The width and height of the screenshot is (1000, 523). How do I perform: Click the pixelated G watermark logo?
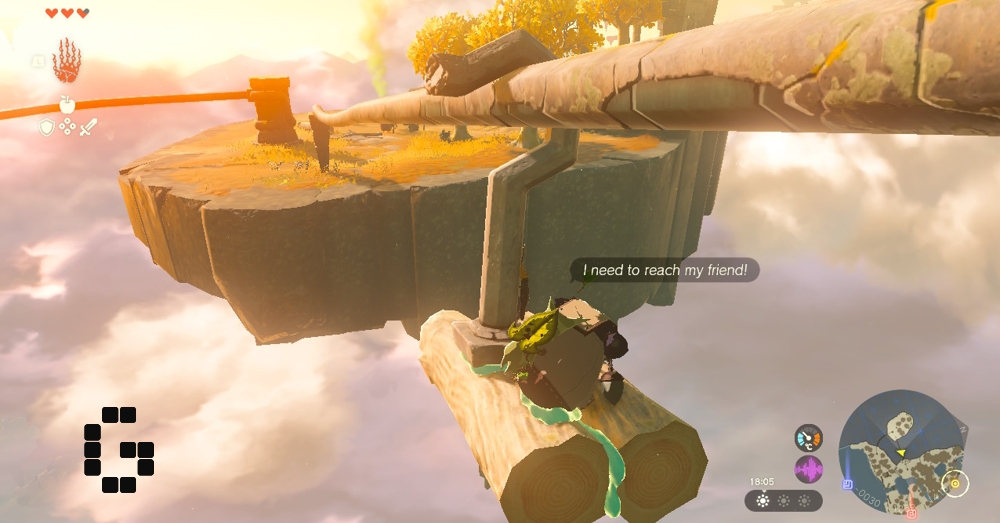pos(118,449)
